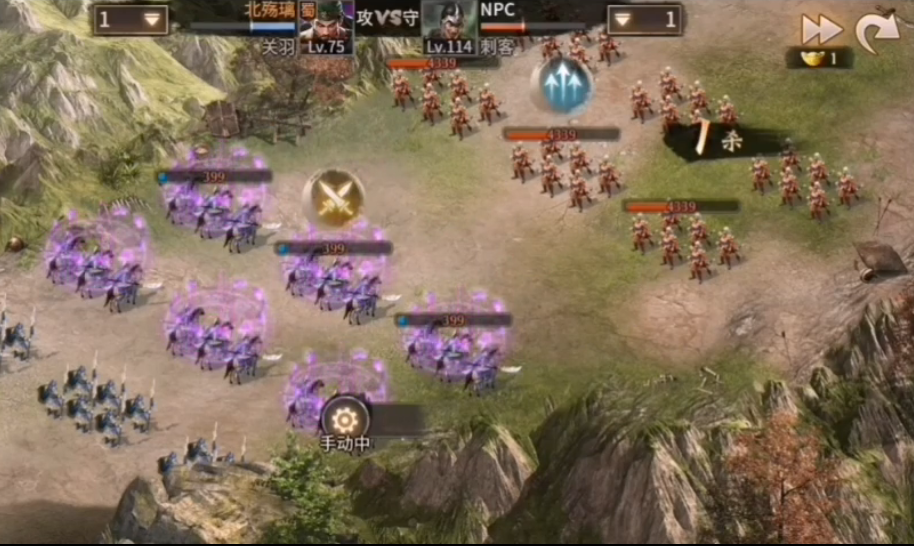Toggle the manual mode gear button
The width and height of the screenshot is (914, 546).
(x=345, y=417)
